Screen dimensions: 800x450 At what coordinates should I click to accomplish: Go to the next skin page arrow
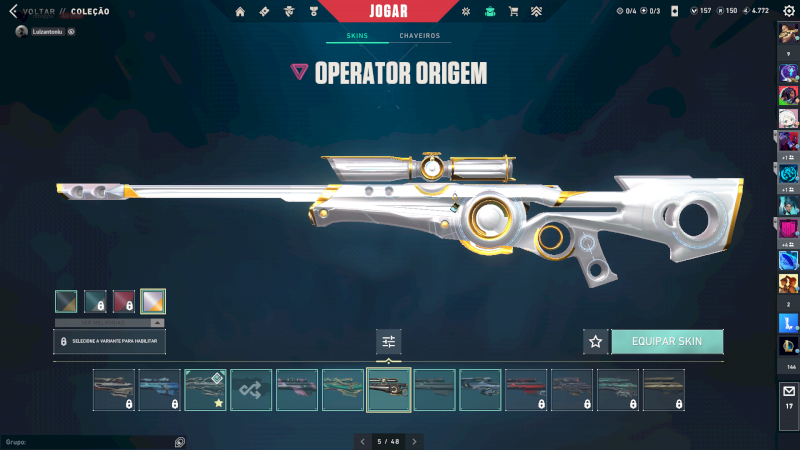pyautogui.click(x=415, y=441)
